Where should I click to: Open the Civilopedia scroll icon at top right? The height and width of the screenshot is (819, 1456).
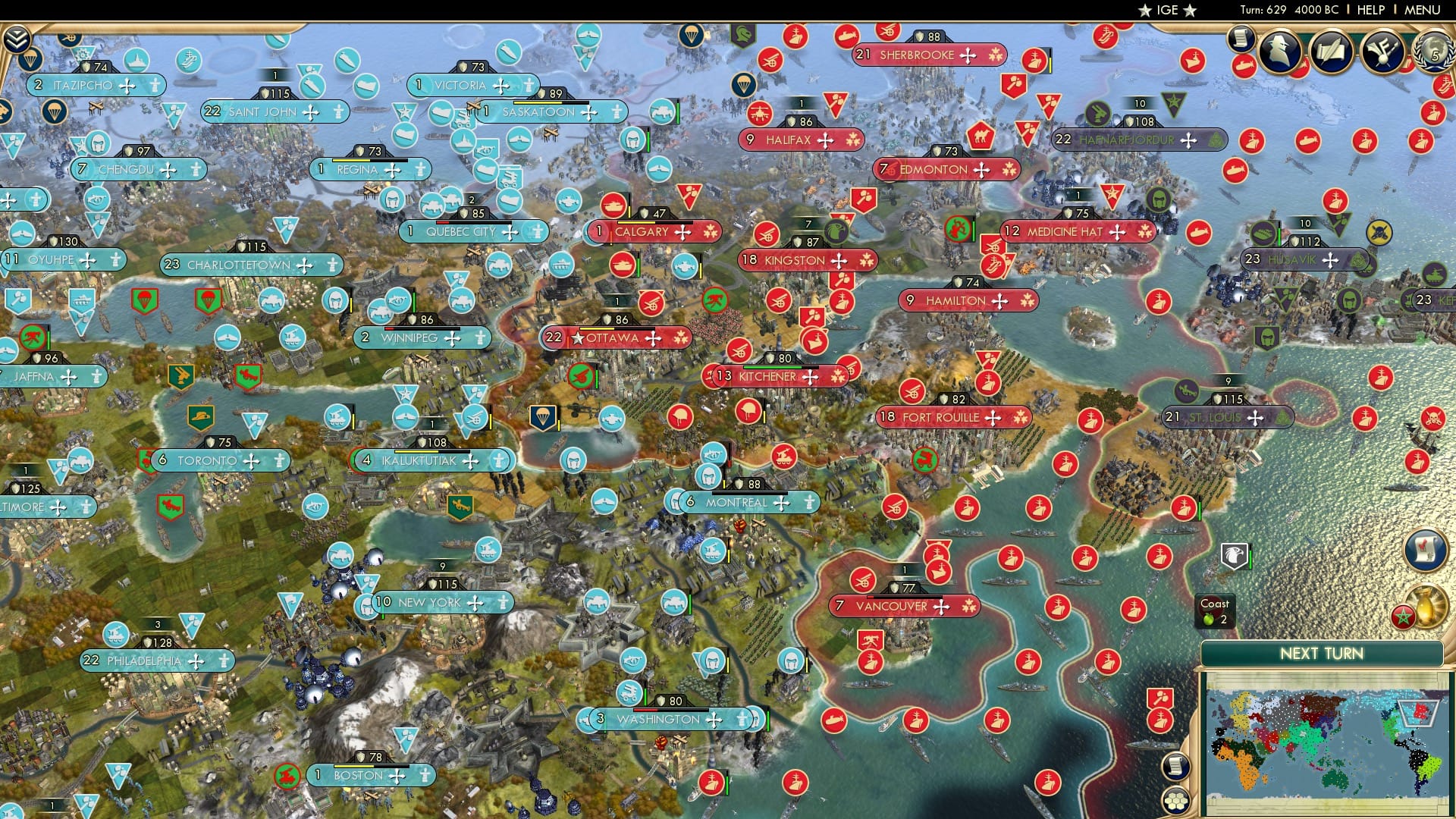click(1241, 42)
